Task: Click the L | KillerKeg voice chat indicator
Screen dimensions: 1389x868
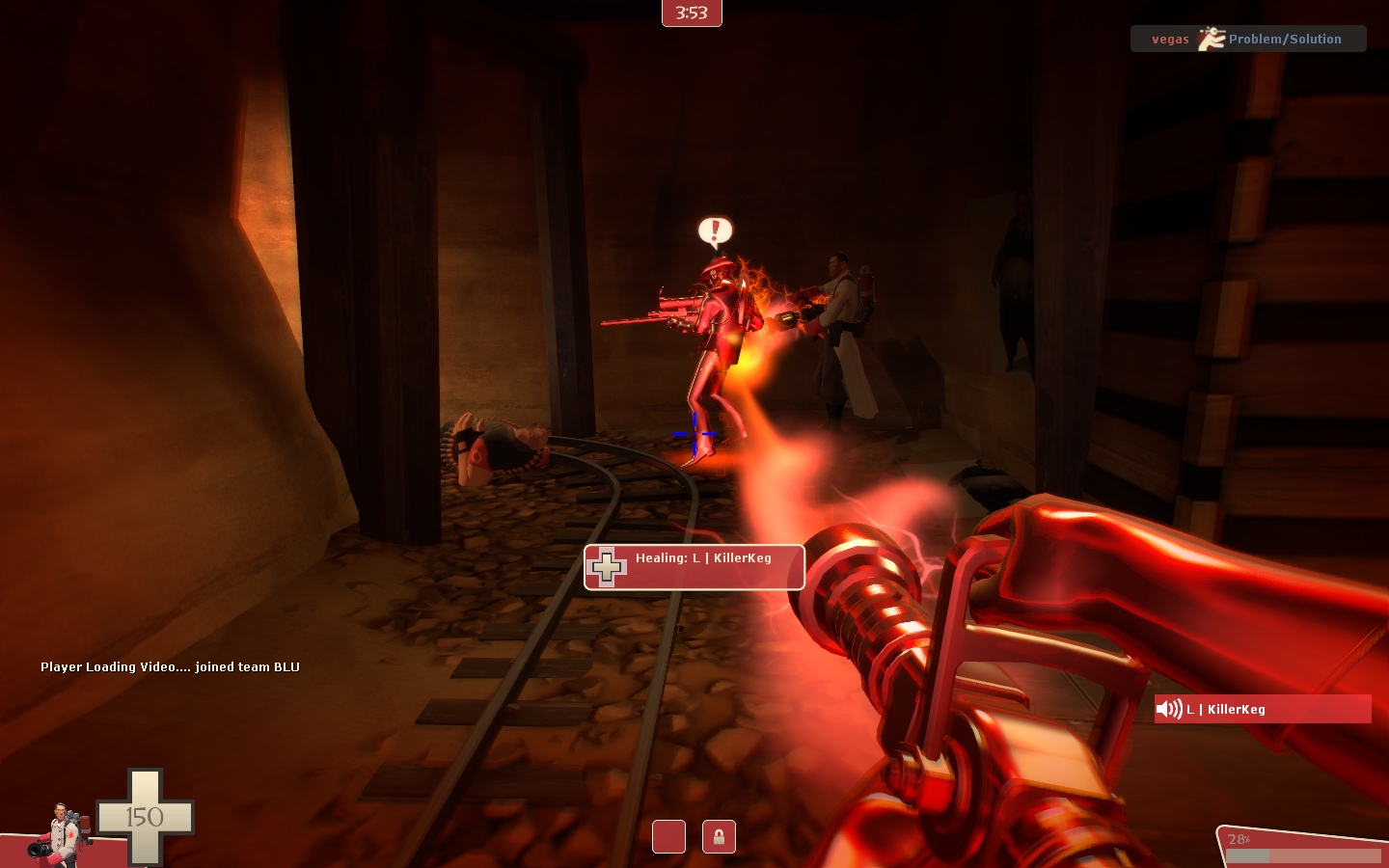Action: [x=1262, y=709]
